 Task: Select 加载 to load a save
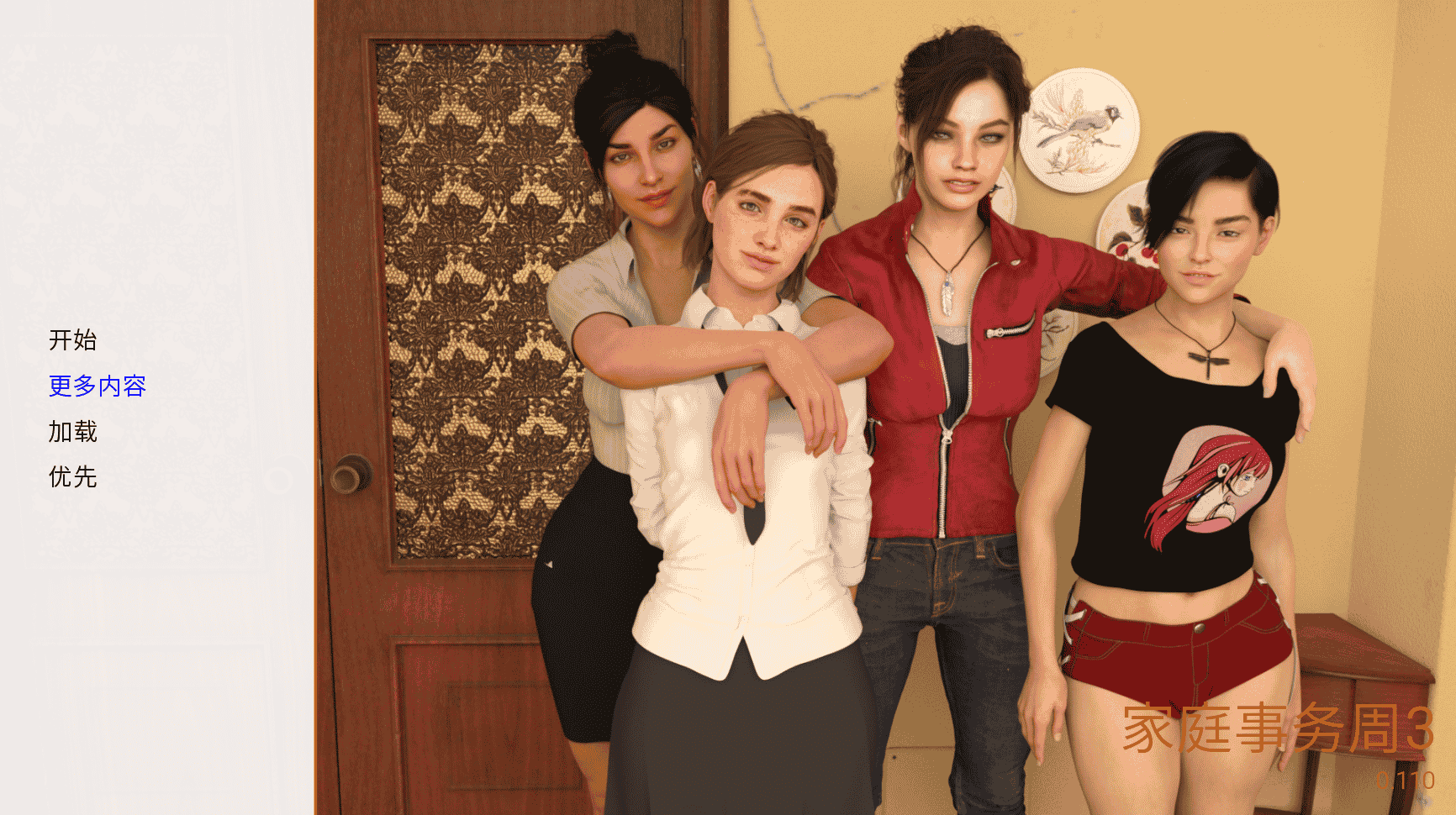(73, 432)
